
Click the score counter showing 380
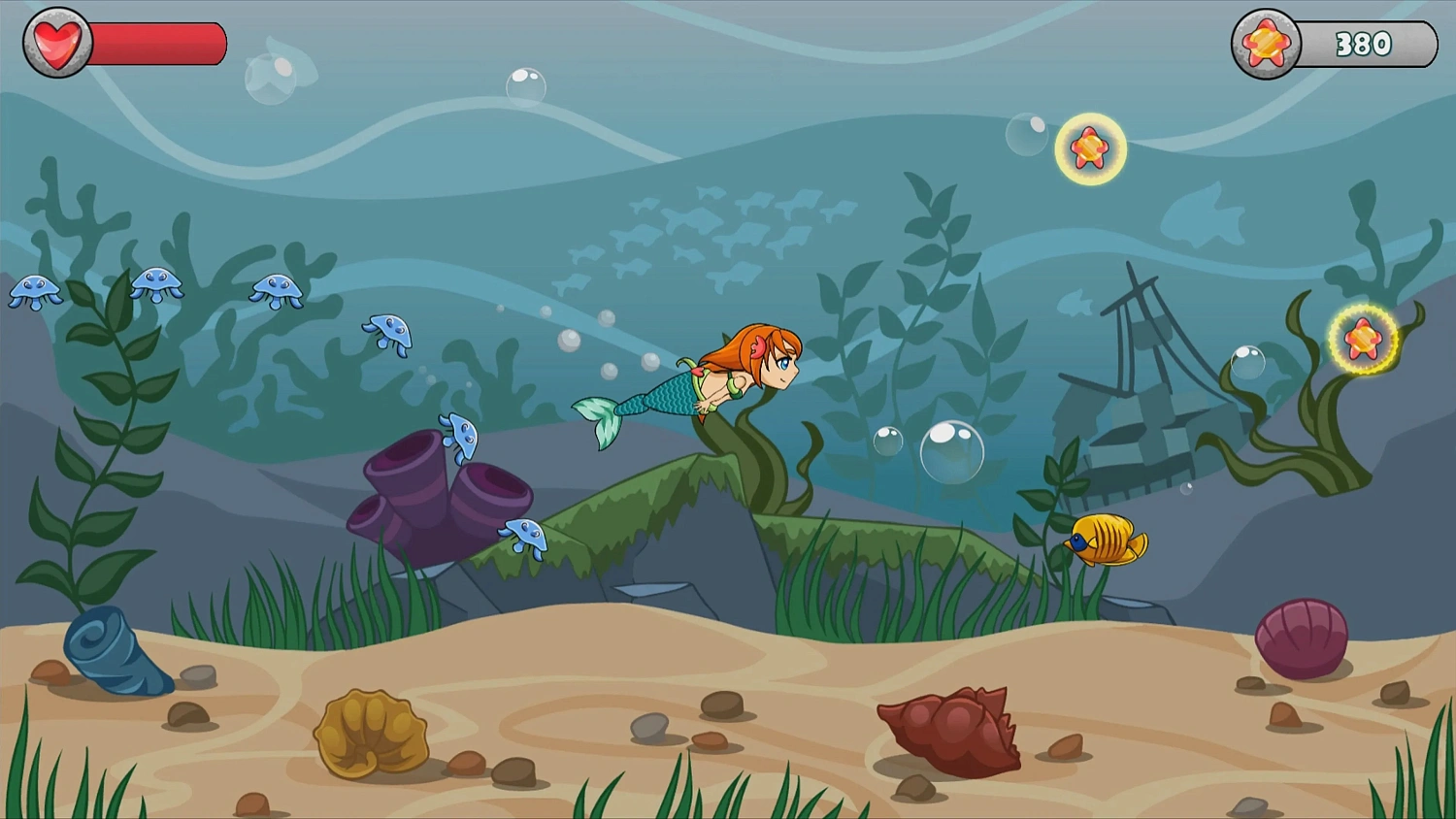click(1366, 42)
